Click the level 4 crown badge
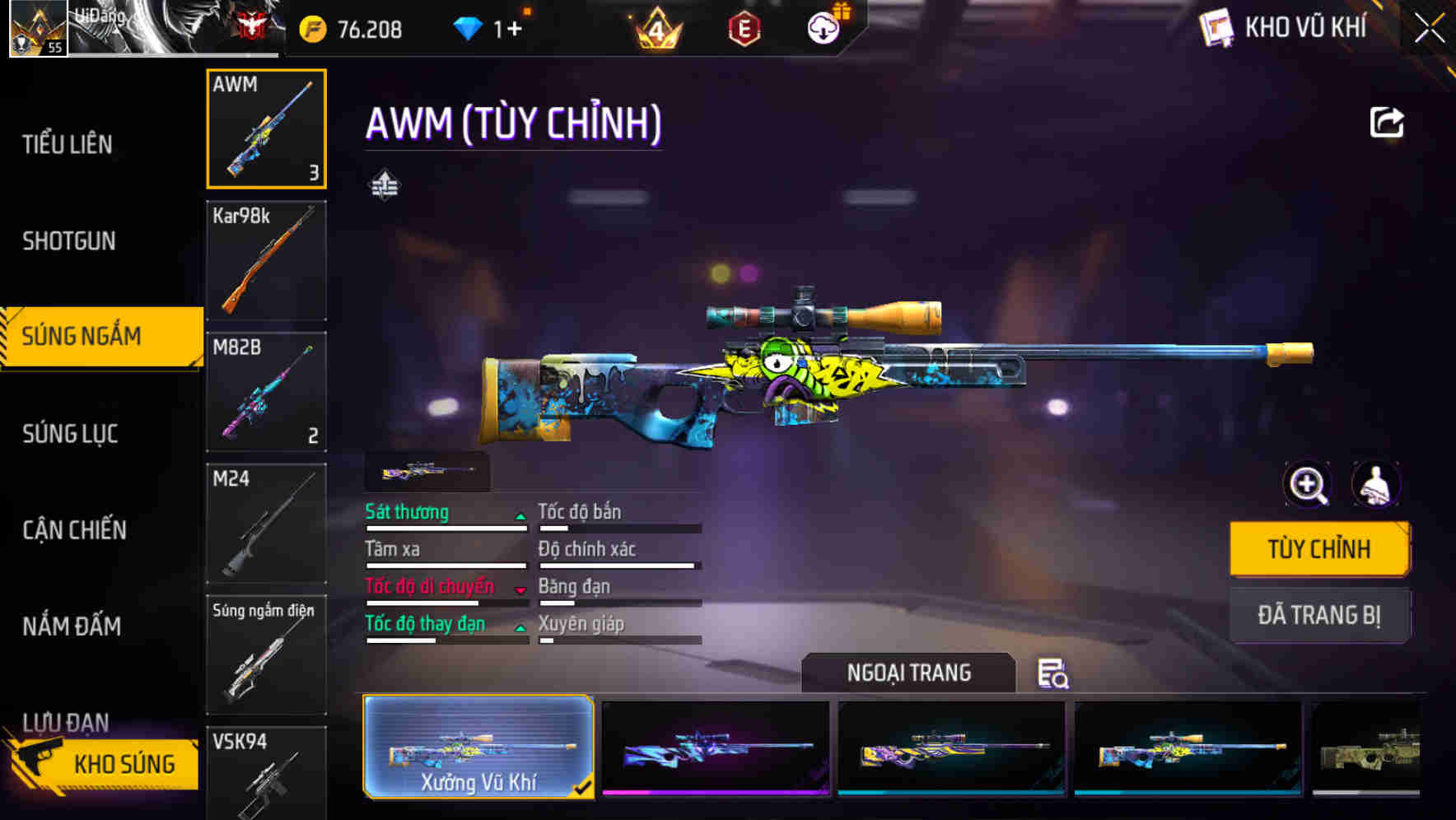Screen dimensions: 1456x820 [x=655, y=27]
